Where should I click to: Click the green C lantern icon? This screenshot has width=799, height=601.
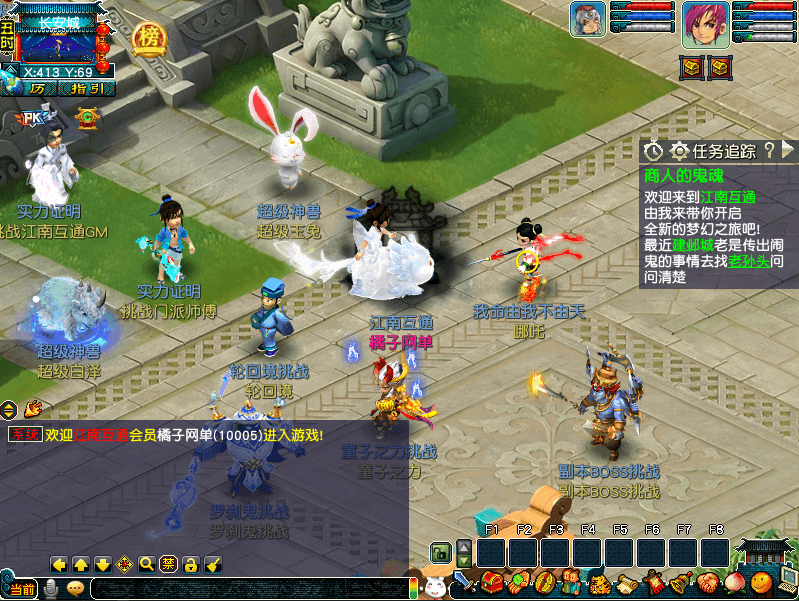pyautogui.click(x=88, y=118)
